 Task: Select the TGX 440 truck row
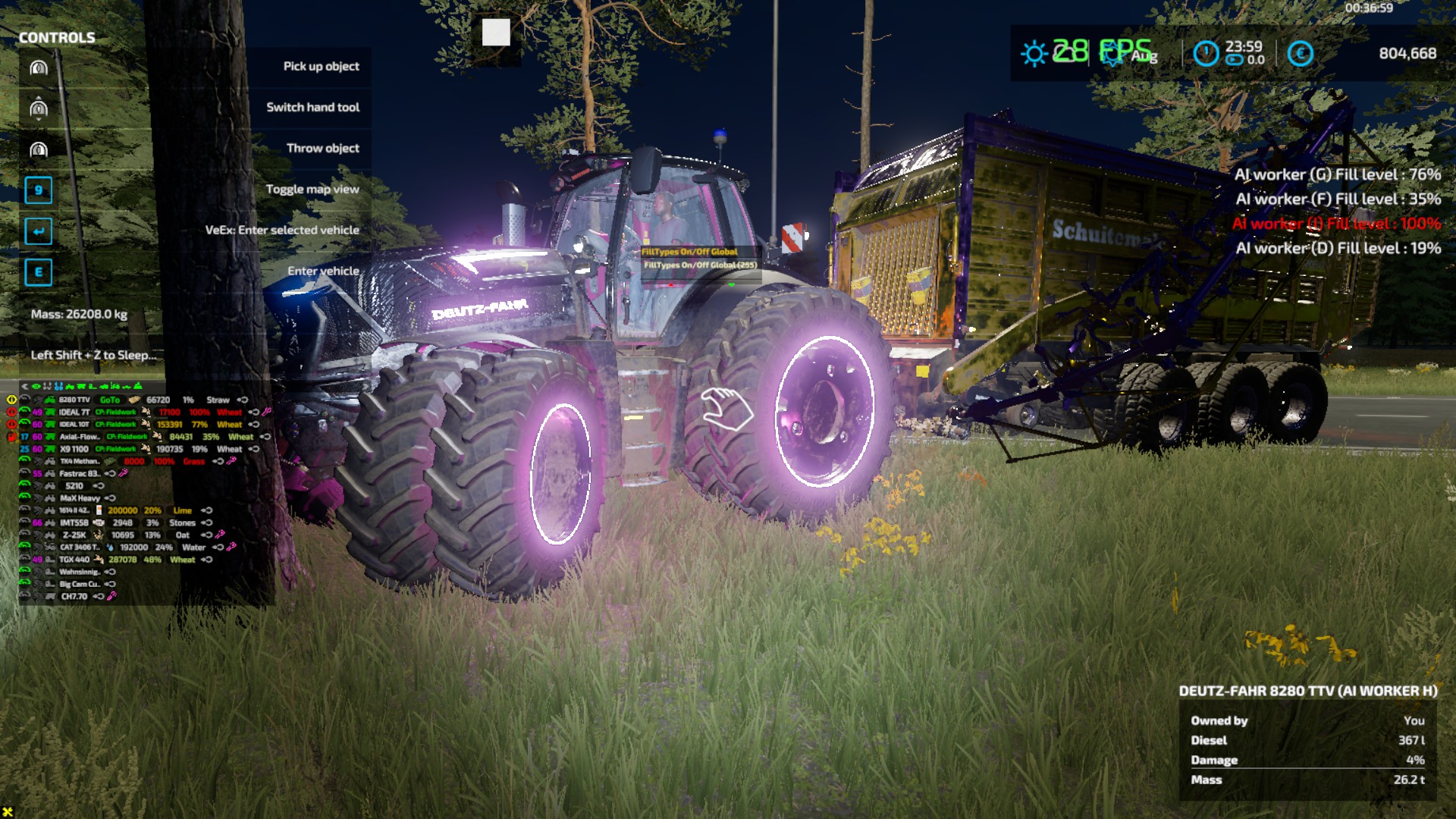coord(74,560)
